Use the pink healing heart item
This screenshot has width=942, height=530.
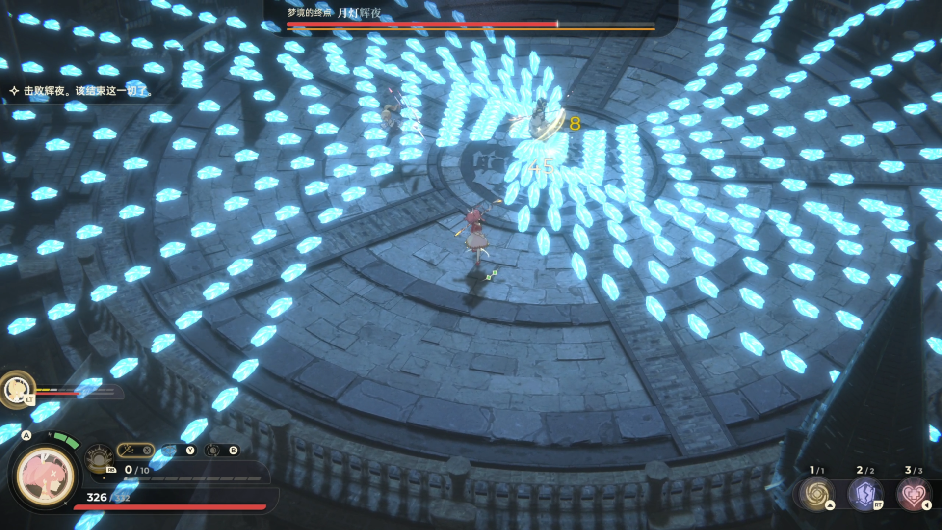tap(912, 493)
